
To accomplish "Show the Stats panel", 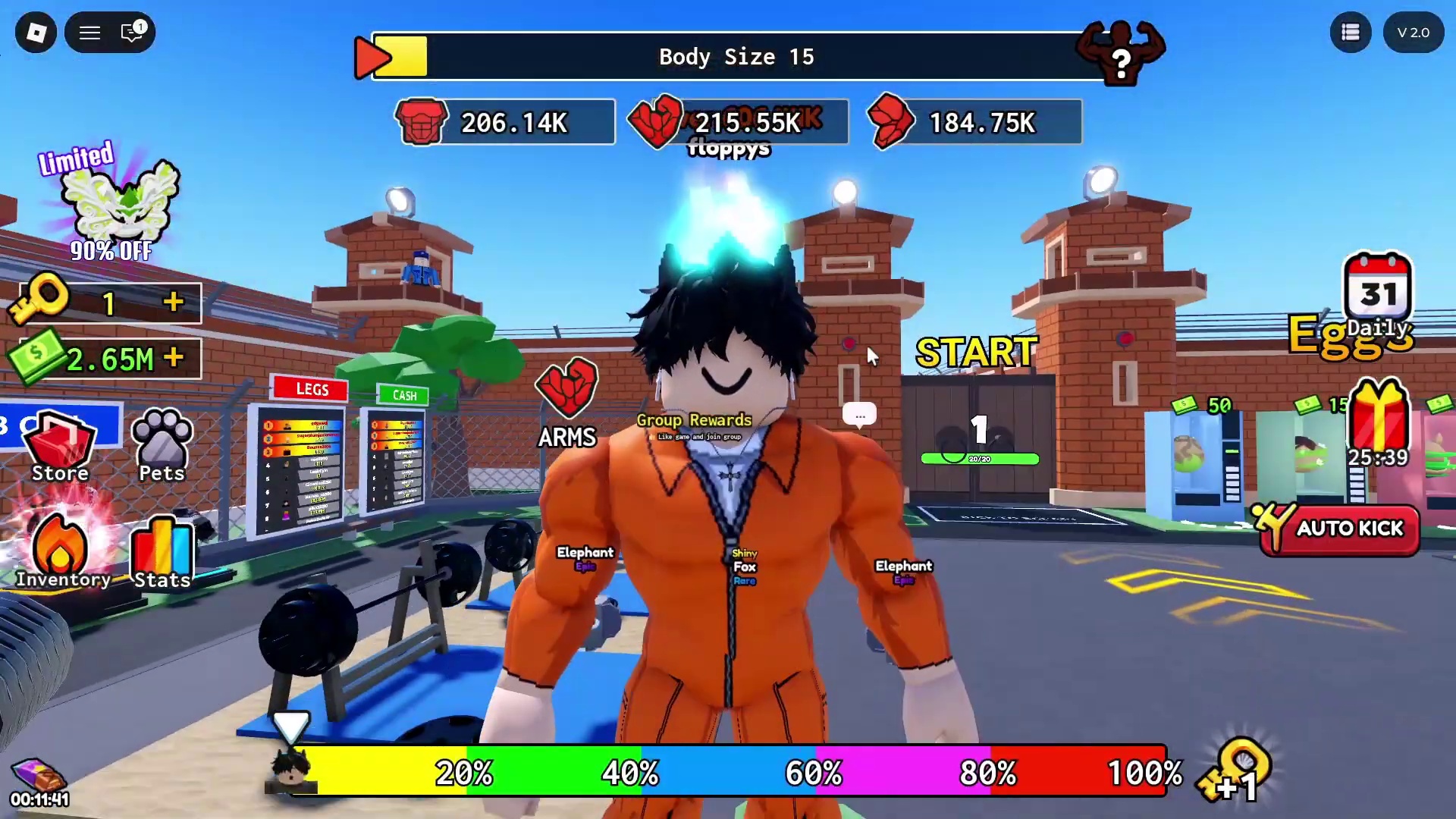I will pyautogui.click(x=162, y=554).
